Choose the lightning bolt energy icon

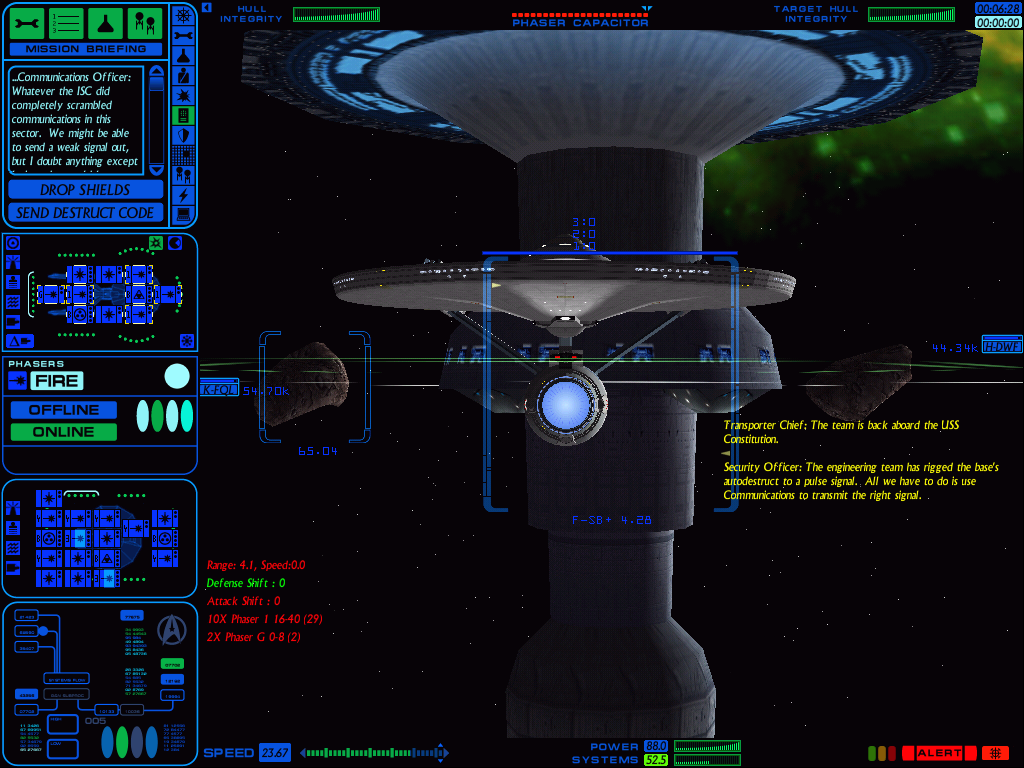pos(183,194)
